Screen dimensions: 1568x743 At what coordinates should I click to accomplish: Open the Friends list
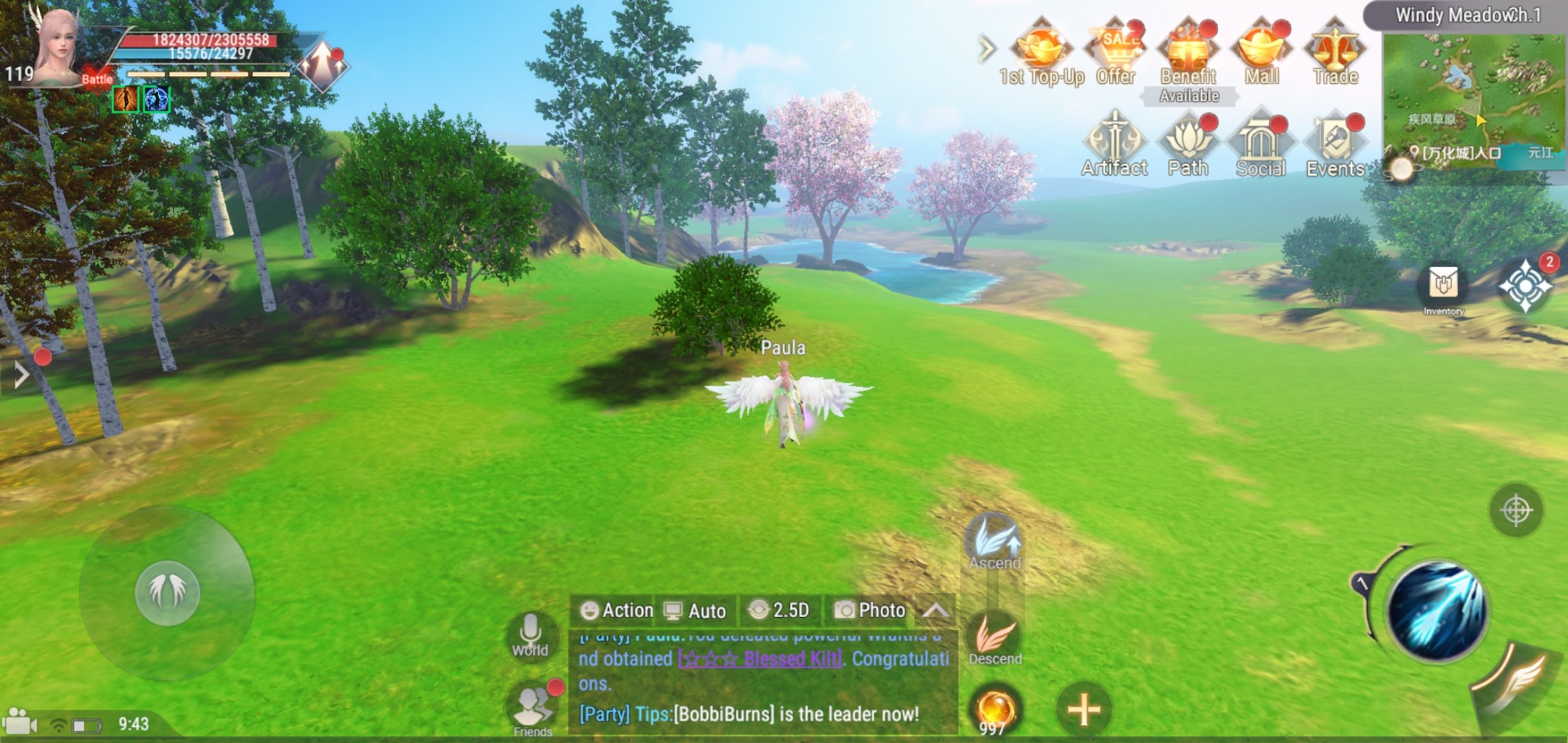click(x=533, y=709)
